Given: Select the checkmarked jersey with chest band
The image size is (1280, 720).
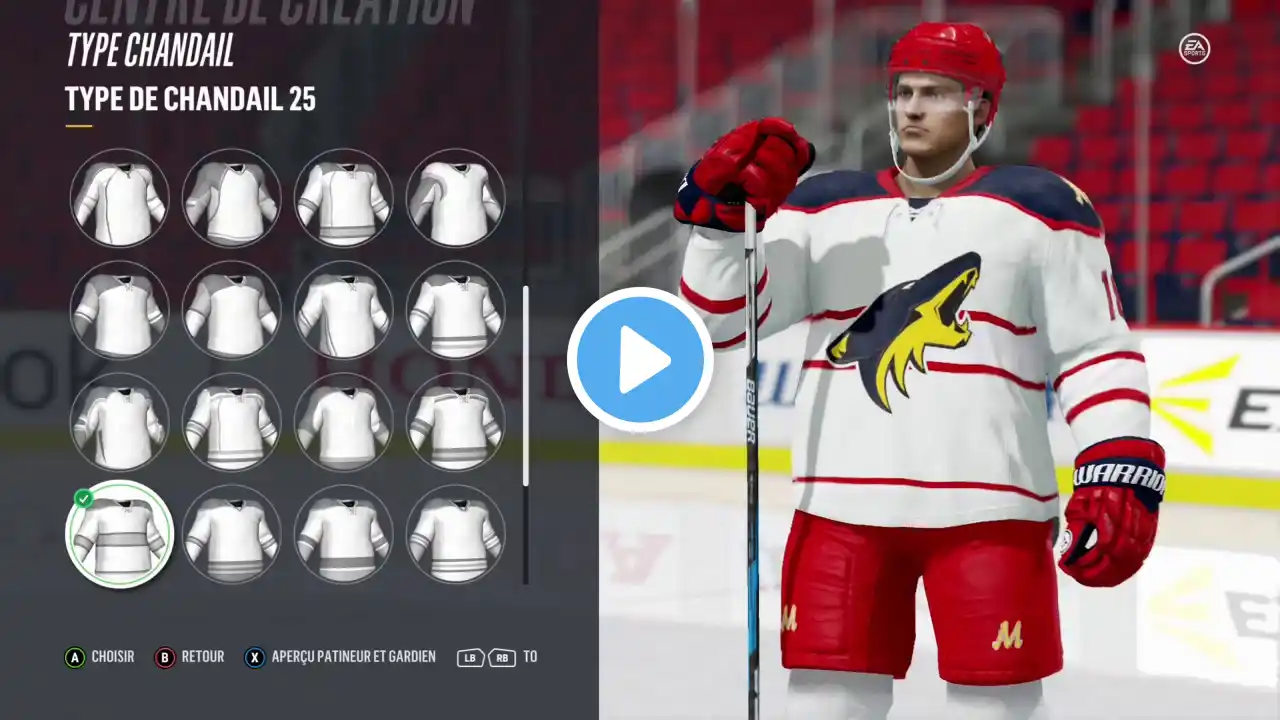Looking at the screenshot, I should coord(119,535).
